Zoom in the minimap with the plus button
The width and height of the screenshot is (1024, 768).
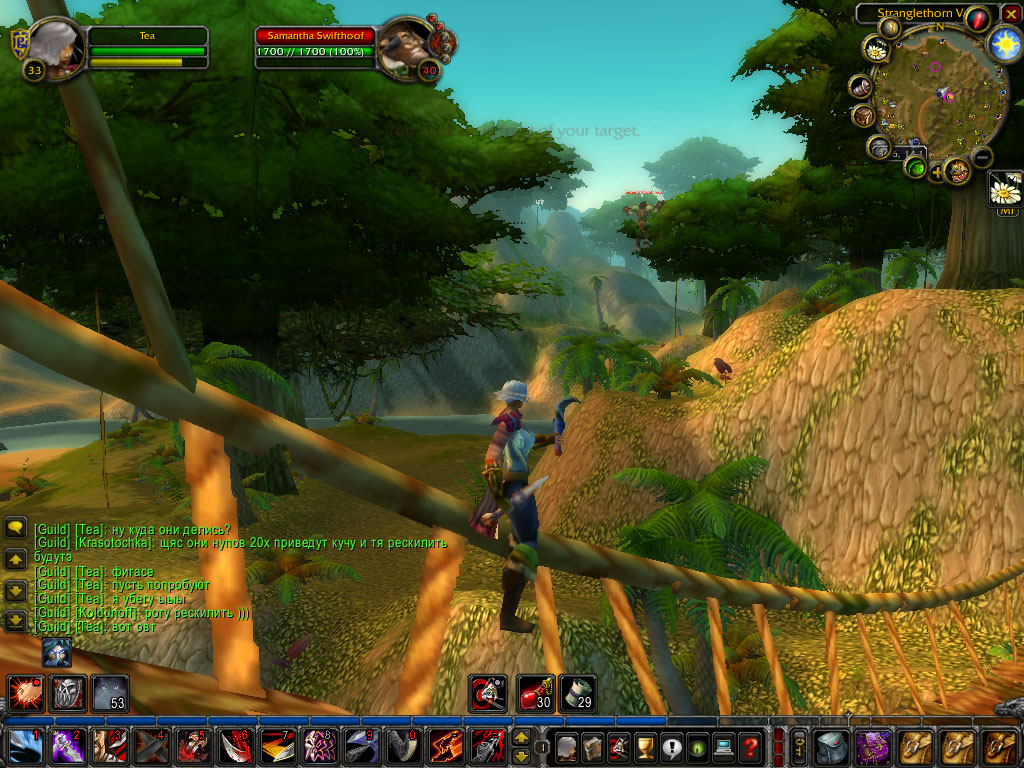click(x=937, y=172)
